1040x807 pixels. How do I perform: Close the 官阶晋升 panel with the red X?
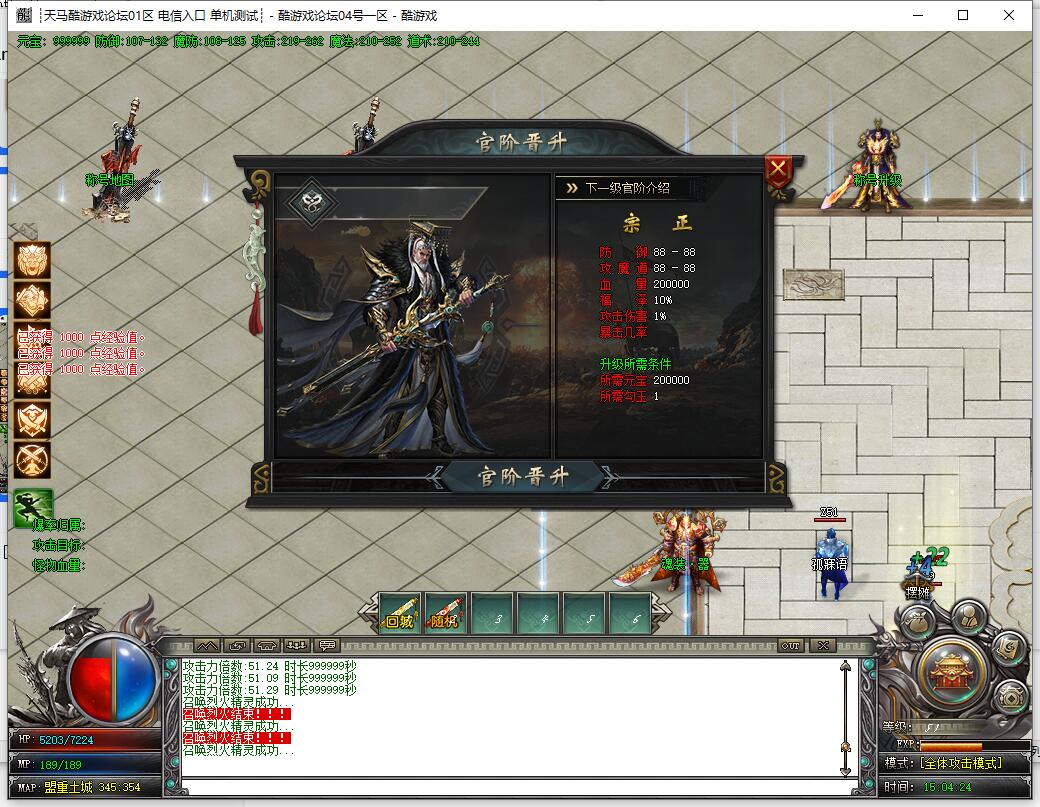tap(778, 172)
